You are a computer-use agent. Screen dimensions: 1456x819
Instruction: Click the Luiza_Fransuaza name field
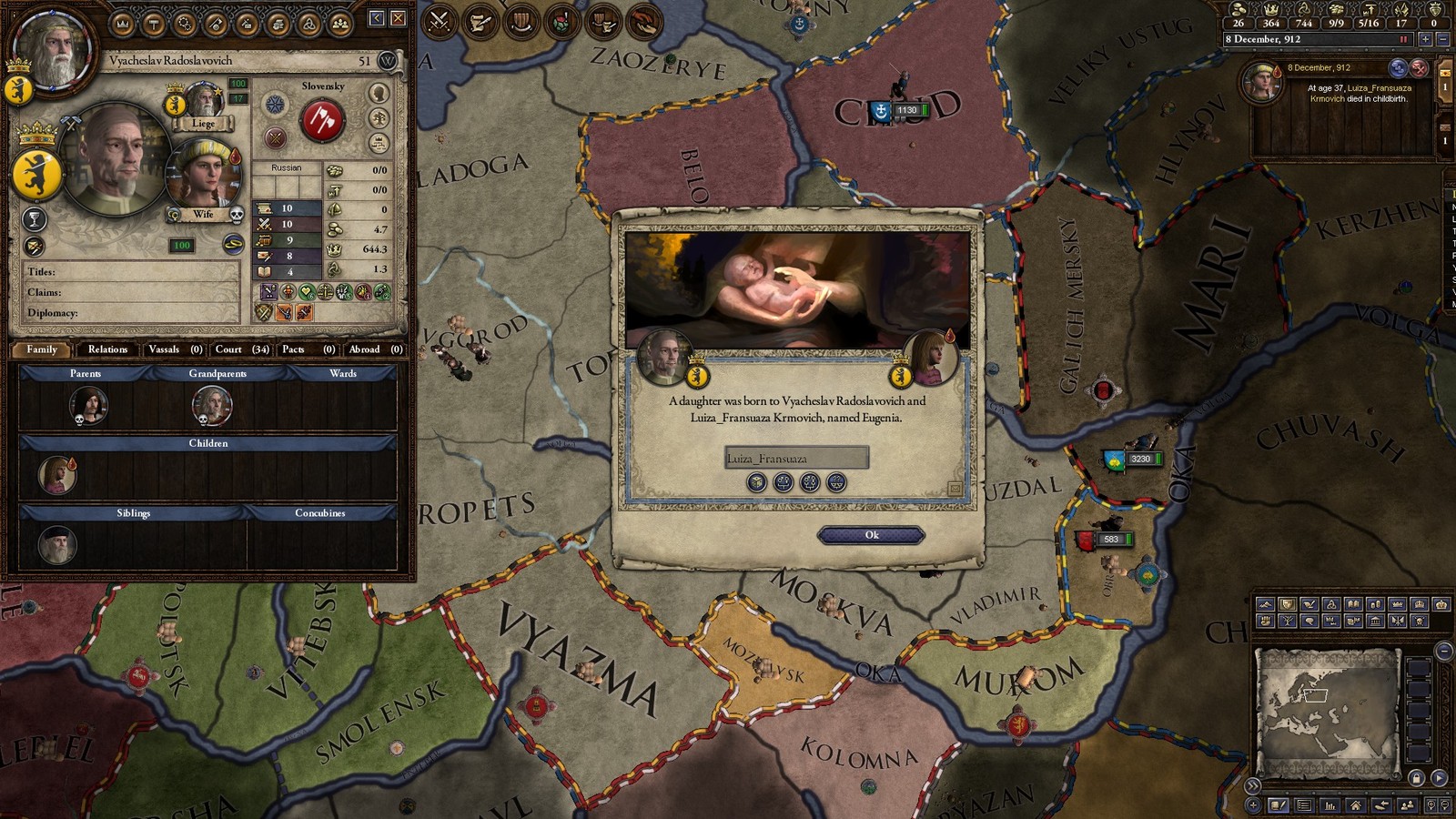796,458
